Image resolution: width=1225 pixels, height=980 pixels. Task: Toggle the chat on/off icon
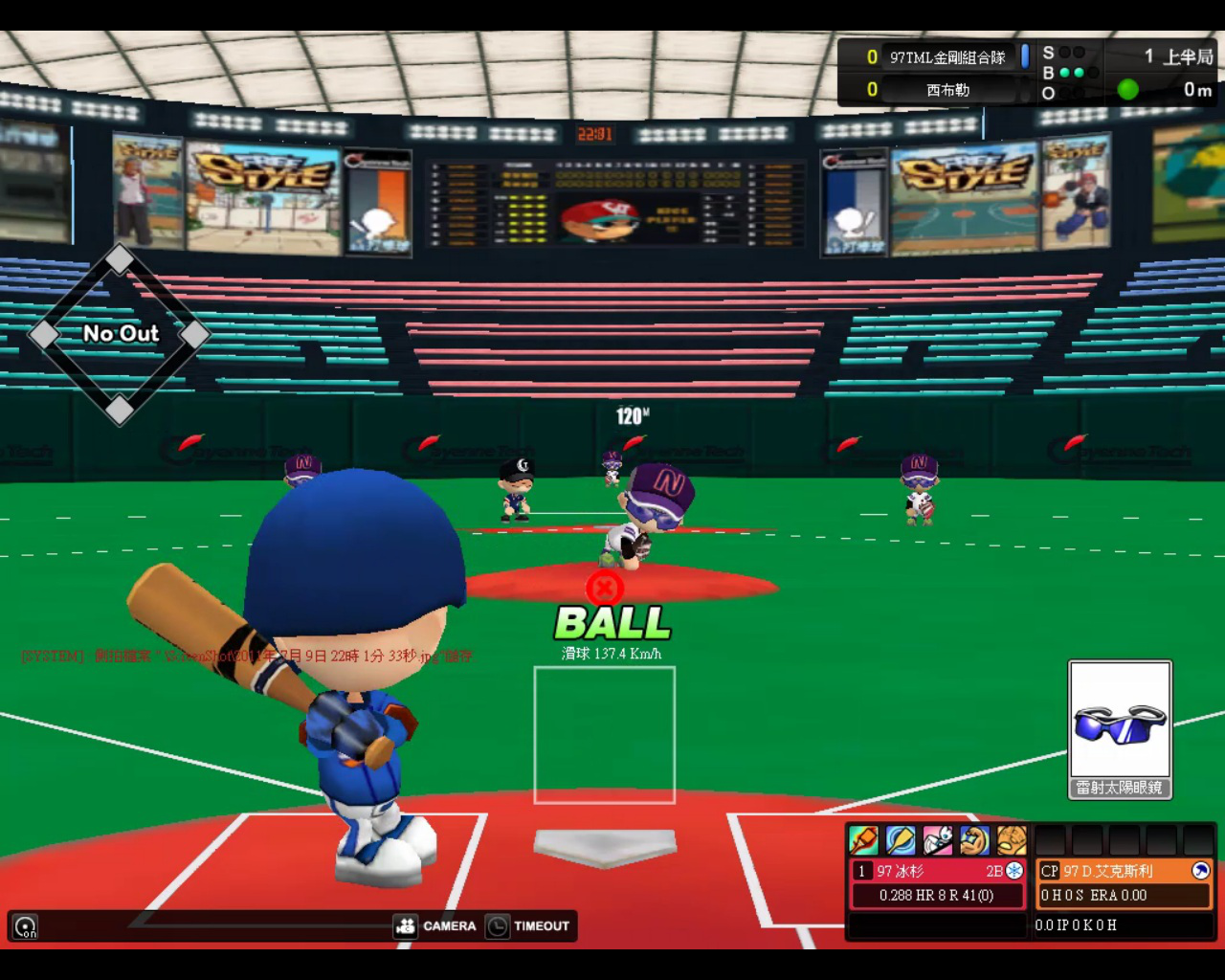coord(26,926)
